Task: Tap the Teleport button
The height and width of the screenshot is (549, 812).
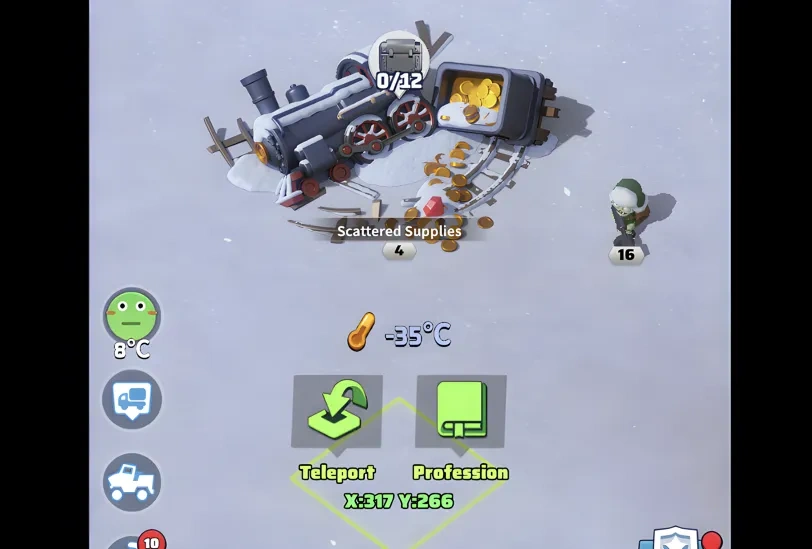Action: click(x=337, y=412)
